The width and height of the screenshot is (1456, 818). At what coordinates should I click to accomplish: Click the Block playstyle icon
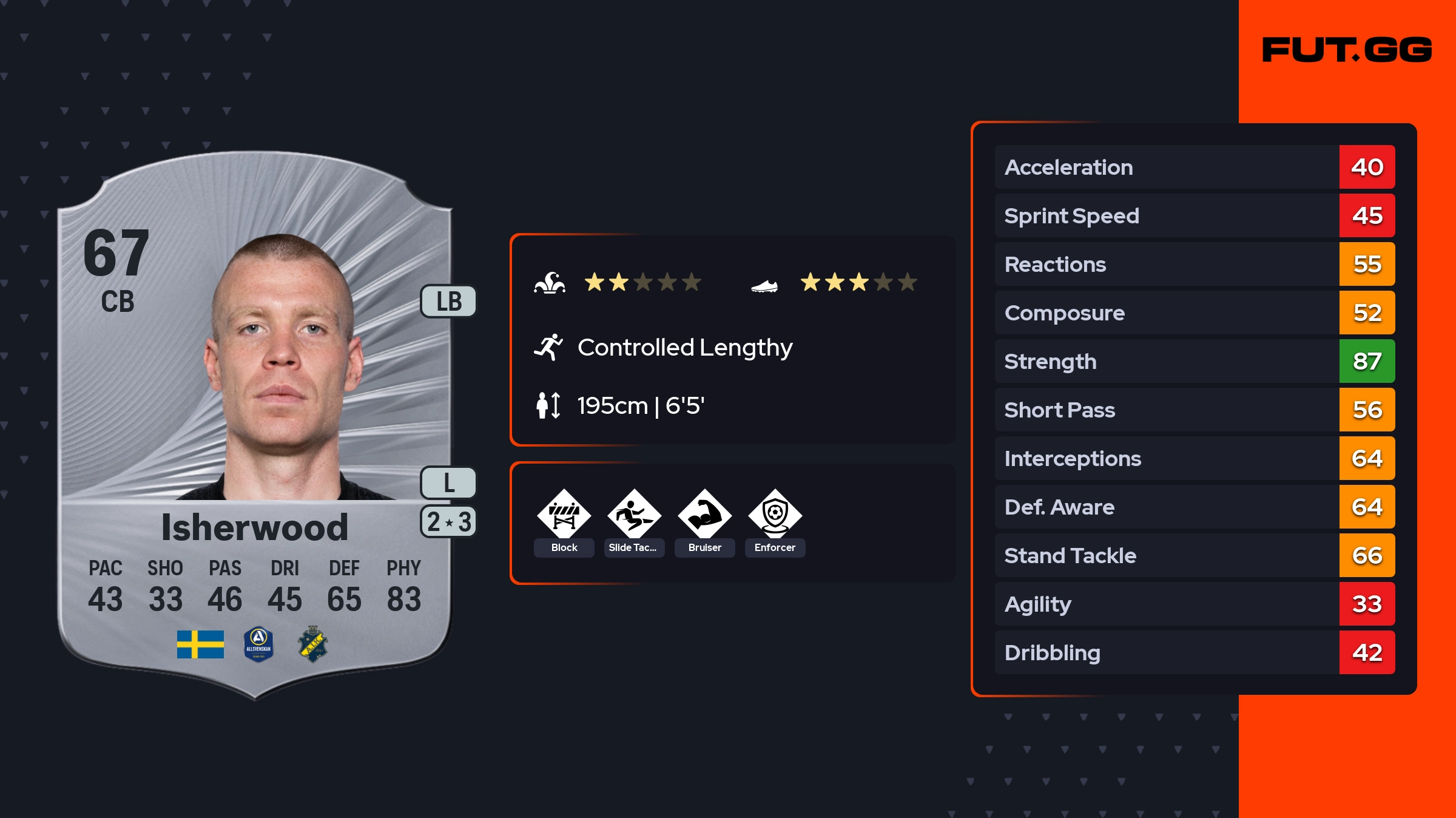click(x=564, y=515)
